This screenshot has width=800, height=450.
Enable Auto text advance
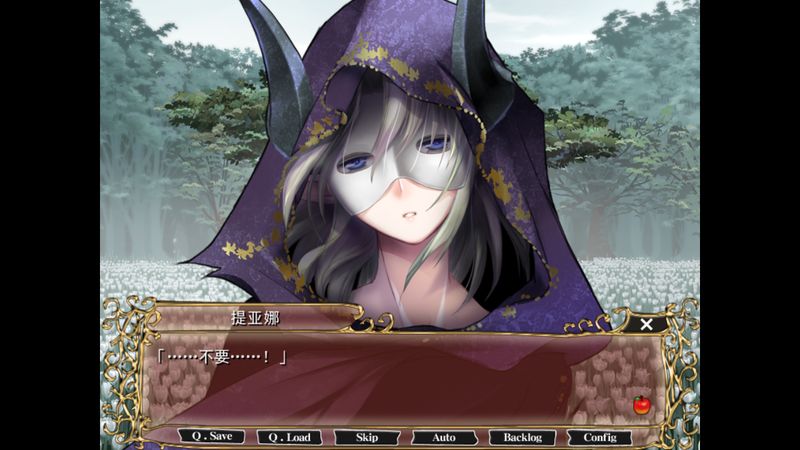coord(444,437)
